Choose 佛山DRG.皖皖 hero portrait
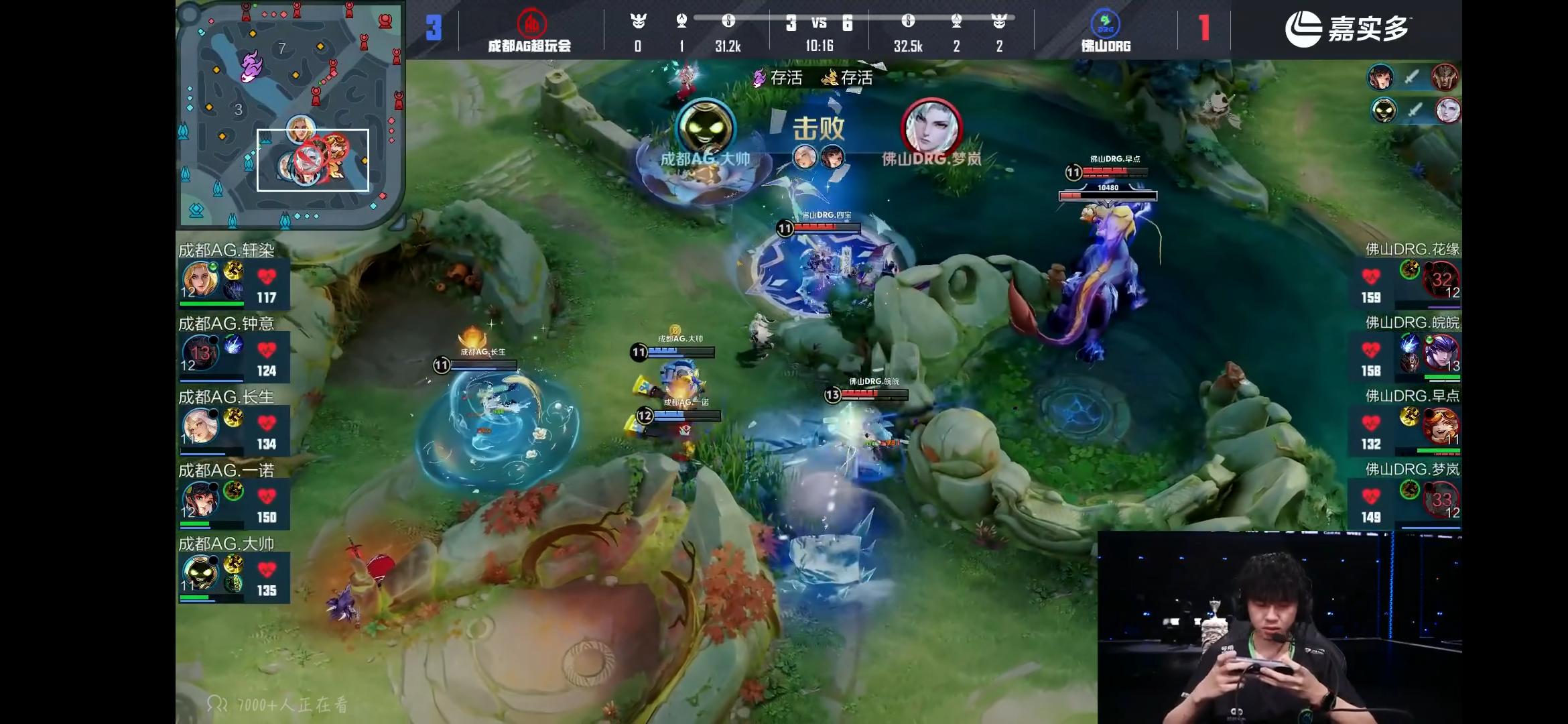Screen dimensions: 1568x724 1441,353
